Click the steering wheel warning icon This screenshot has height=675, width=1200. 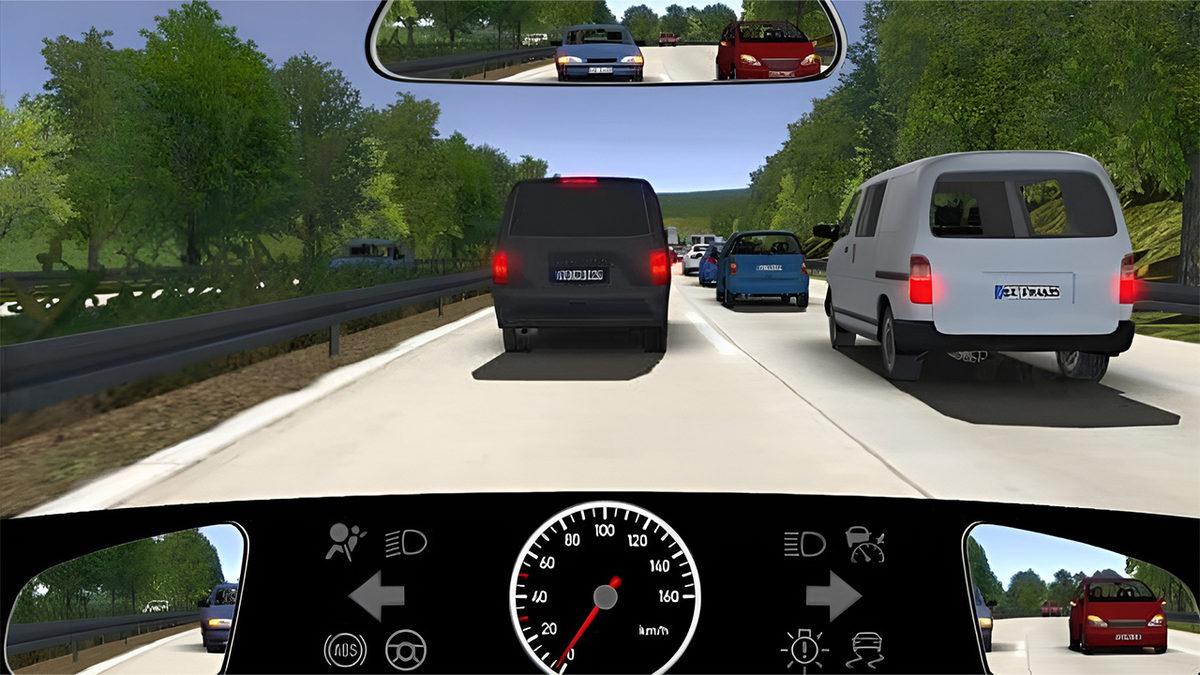pyautogui.click(x=405, y=650)
